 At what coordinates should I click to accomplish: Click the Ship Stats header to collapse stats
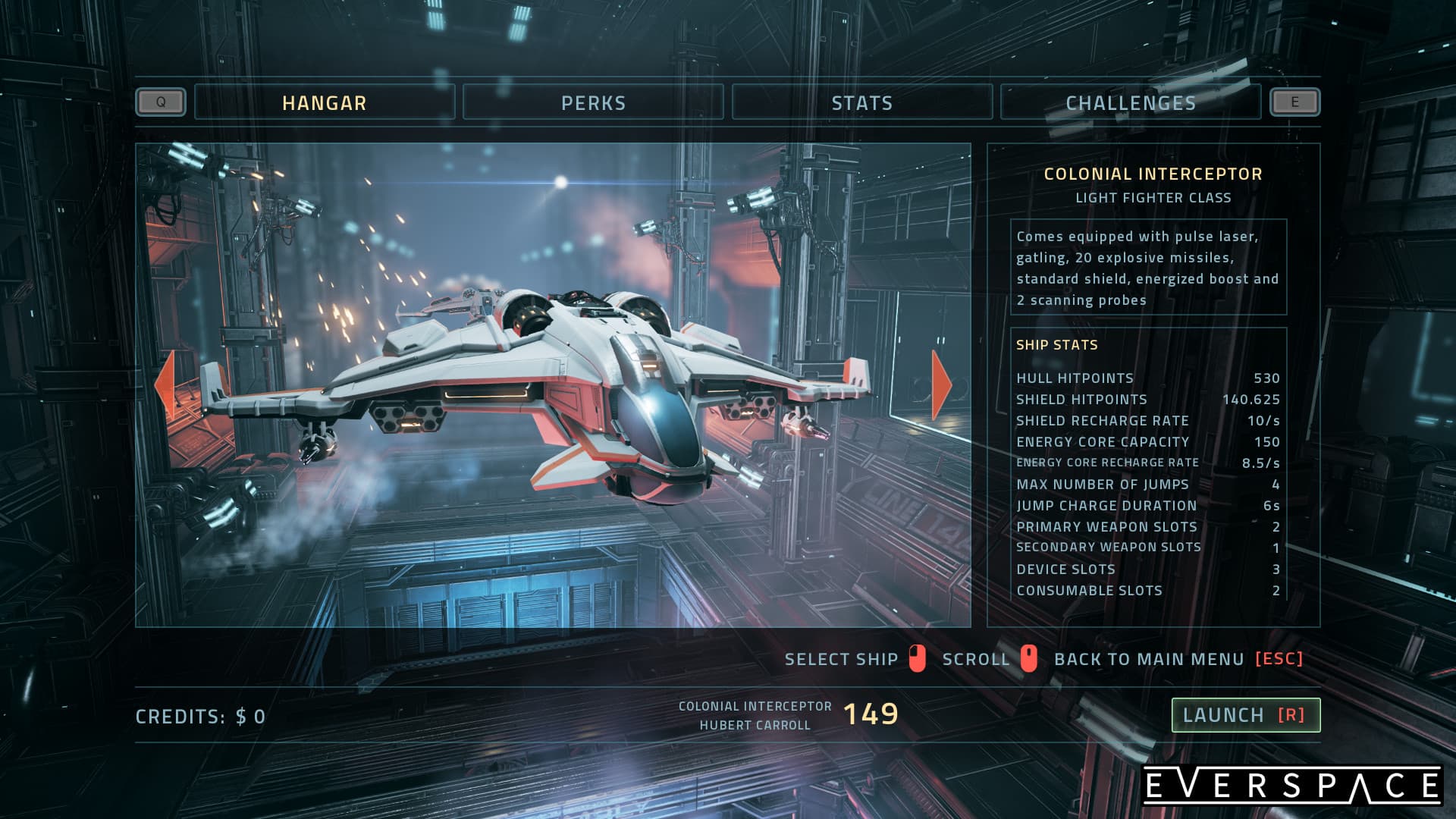coord(1057,344)
